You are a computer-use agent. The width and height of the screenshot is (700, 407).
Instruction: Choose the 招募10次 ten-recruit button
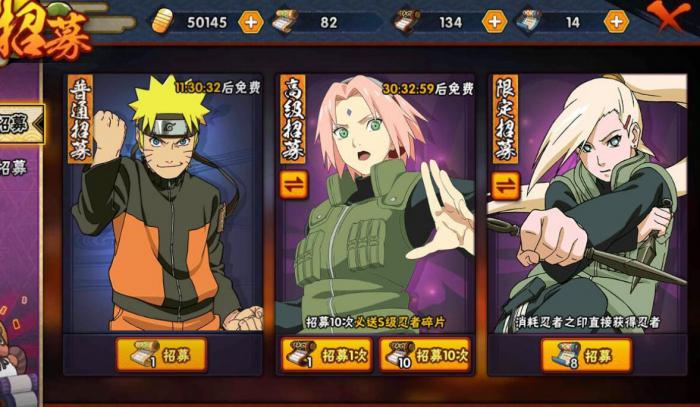[x=424, y=355]
